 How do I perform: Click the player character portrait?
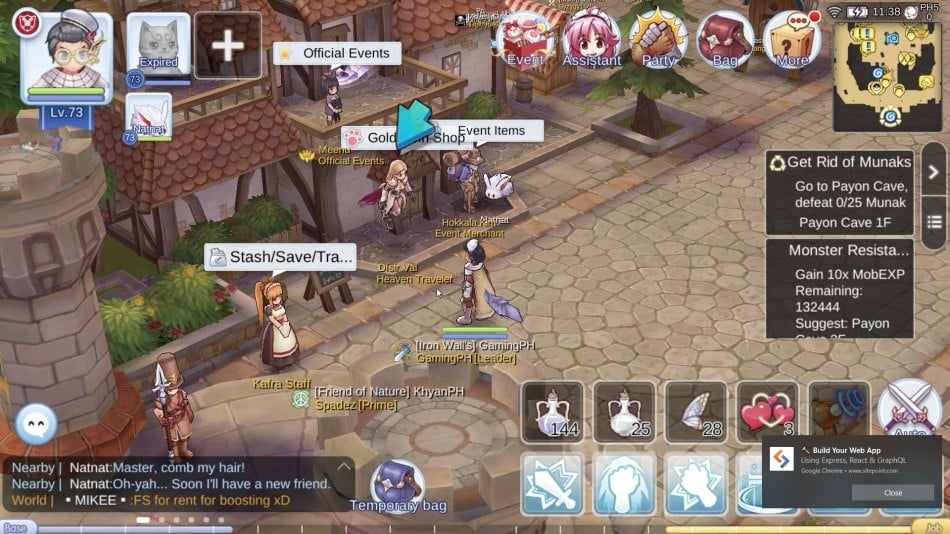(x=66, y=58)
